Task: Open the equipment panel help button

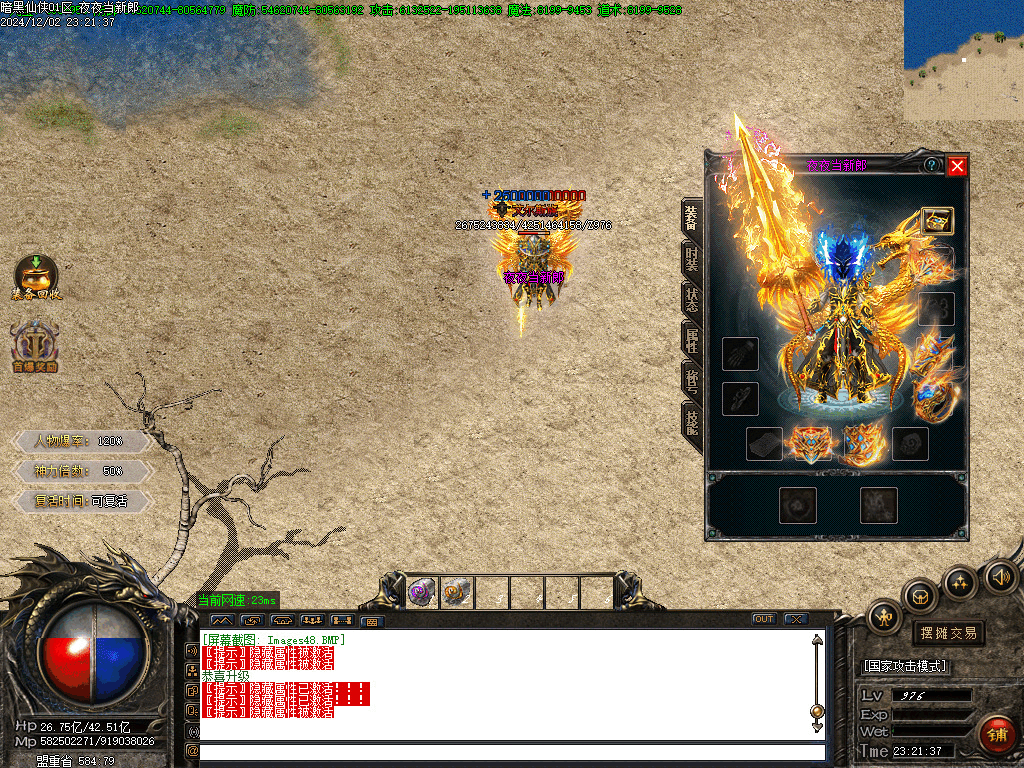Action: tap(932, 165)
